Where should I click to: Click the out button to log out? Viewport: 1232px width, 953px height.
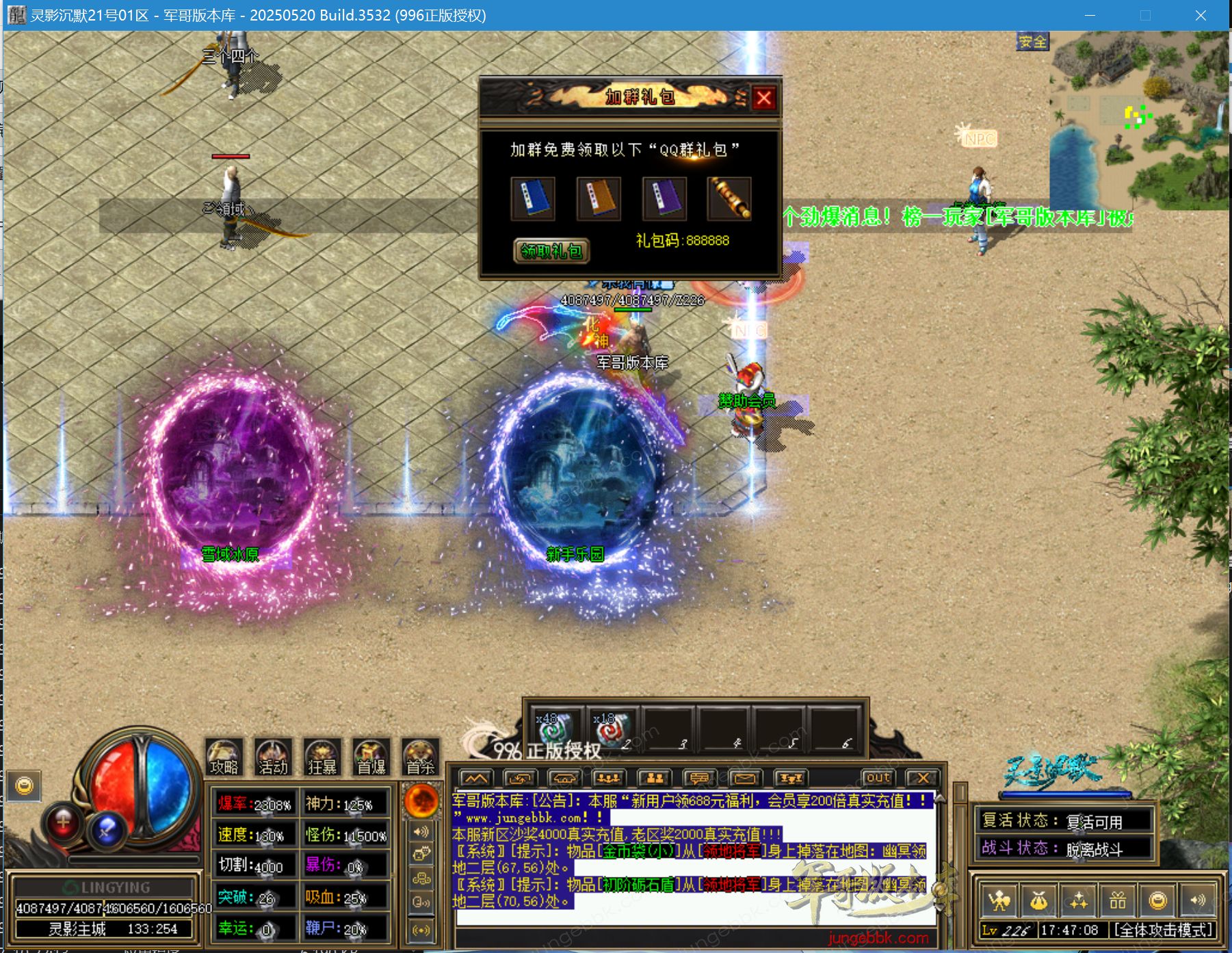pos(878,777)
